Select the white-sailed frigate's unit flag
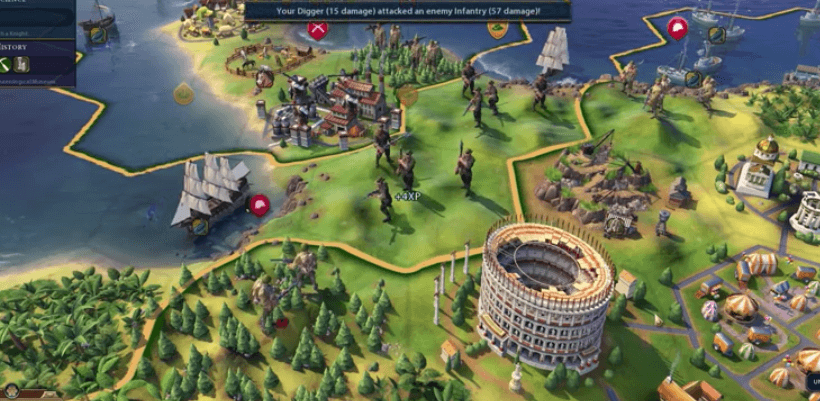 coord(200,226)
